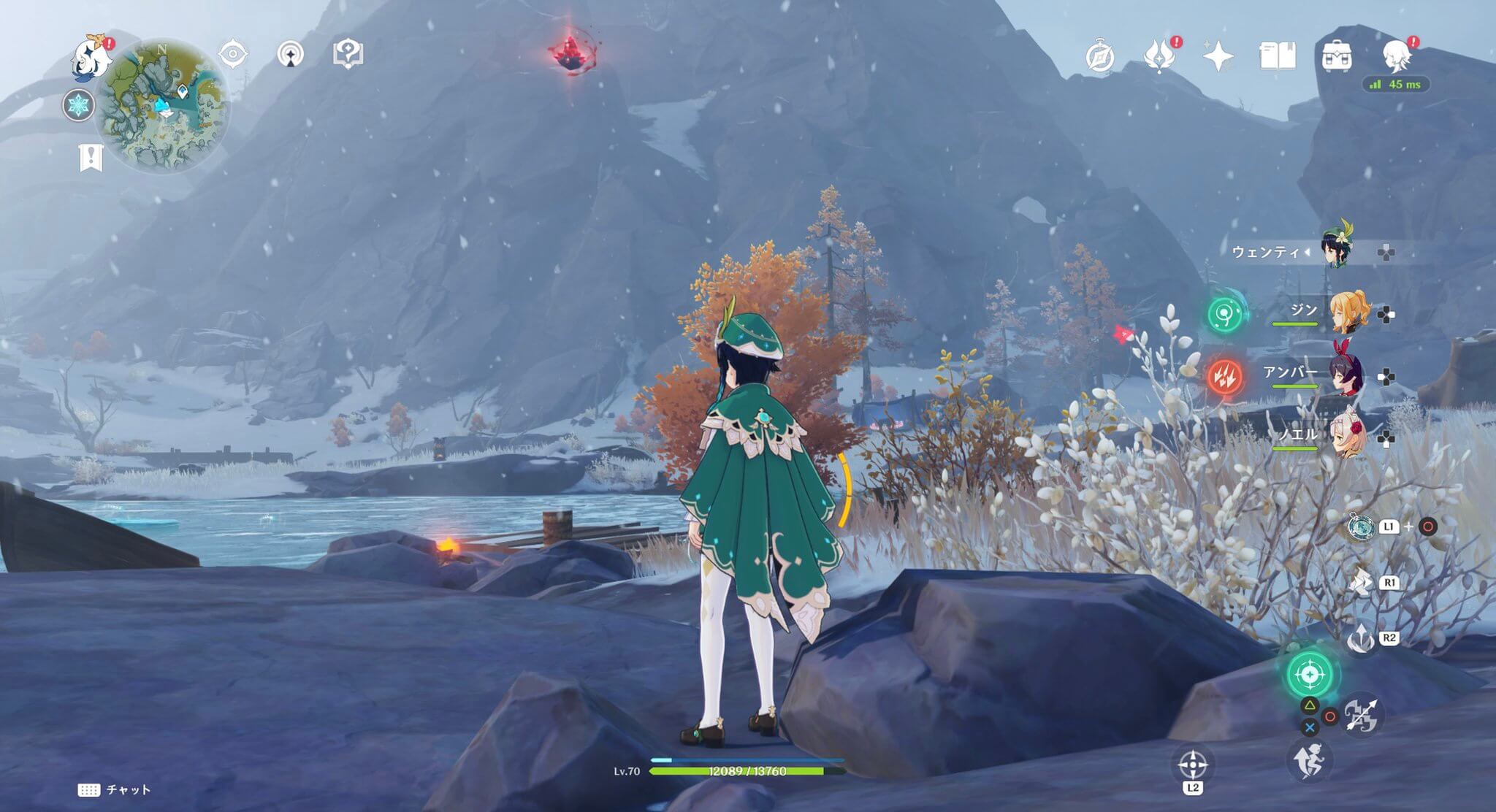Click the elemental sight eye icon near minimap
Screen dimensions: 1496x812
coord(232,52)
